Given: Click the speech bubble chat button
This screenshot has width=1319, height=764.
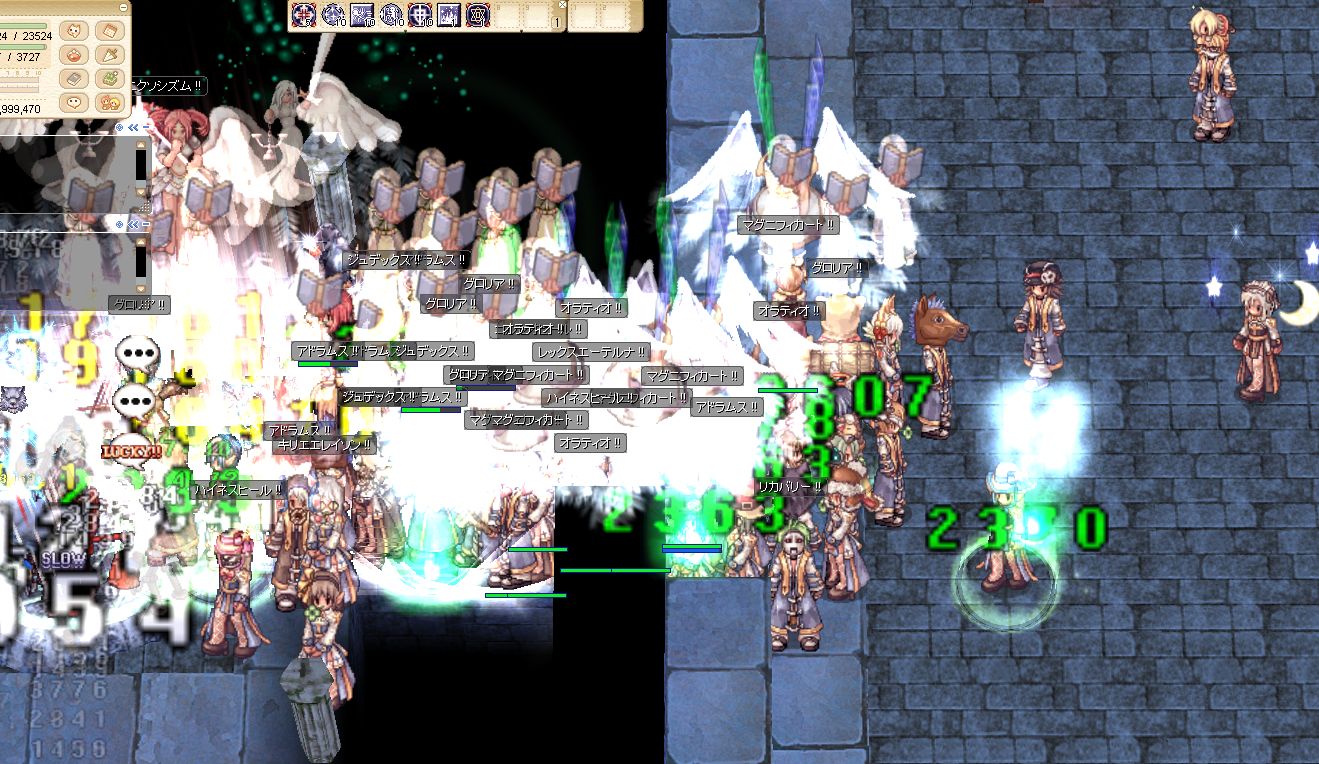Looking at the screenshot, I should pos(72,102).
